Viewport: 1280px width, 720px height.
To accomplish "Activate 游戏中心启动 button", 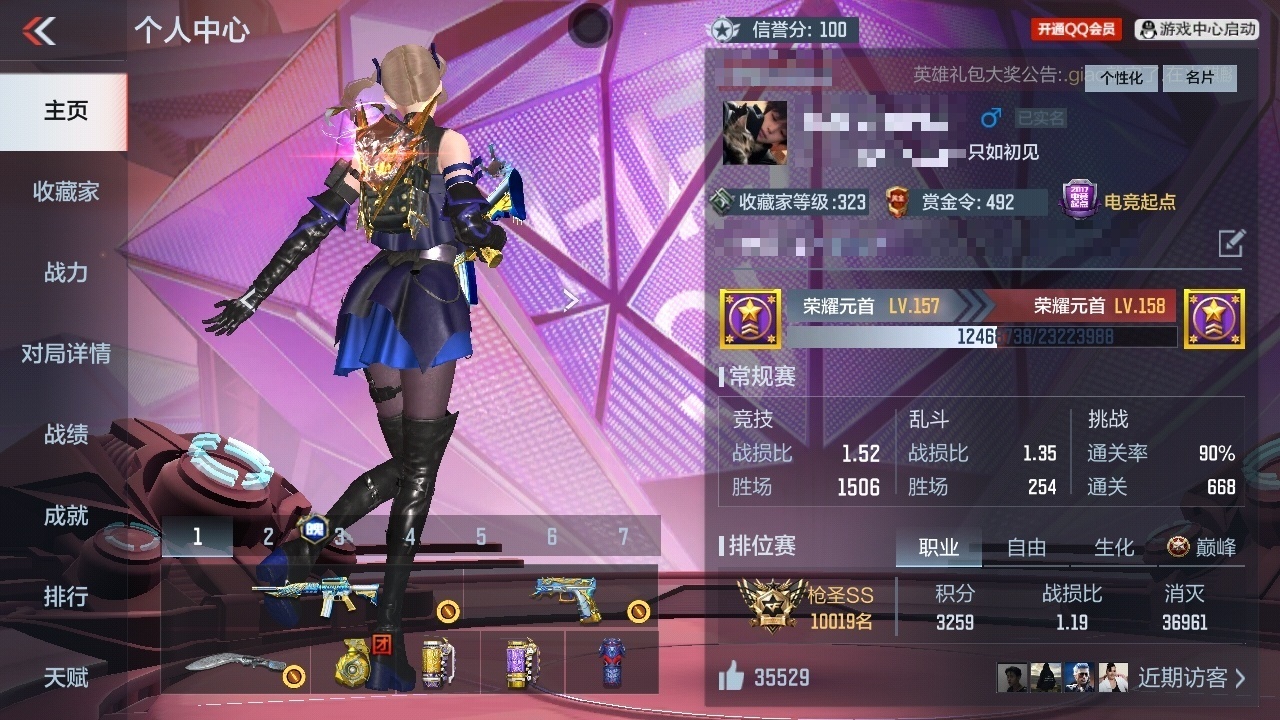I will click(x=1197, y=30).
